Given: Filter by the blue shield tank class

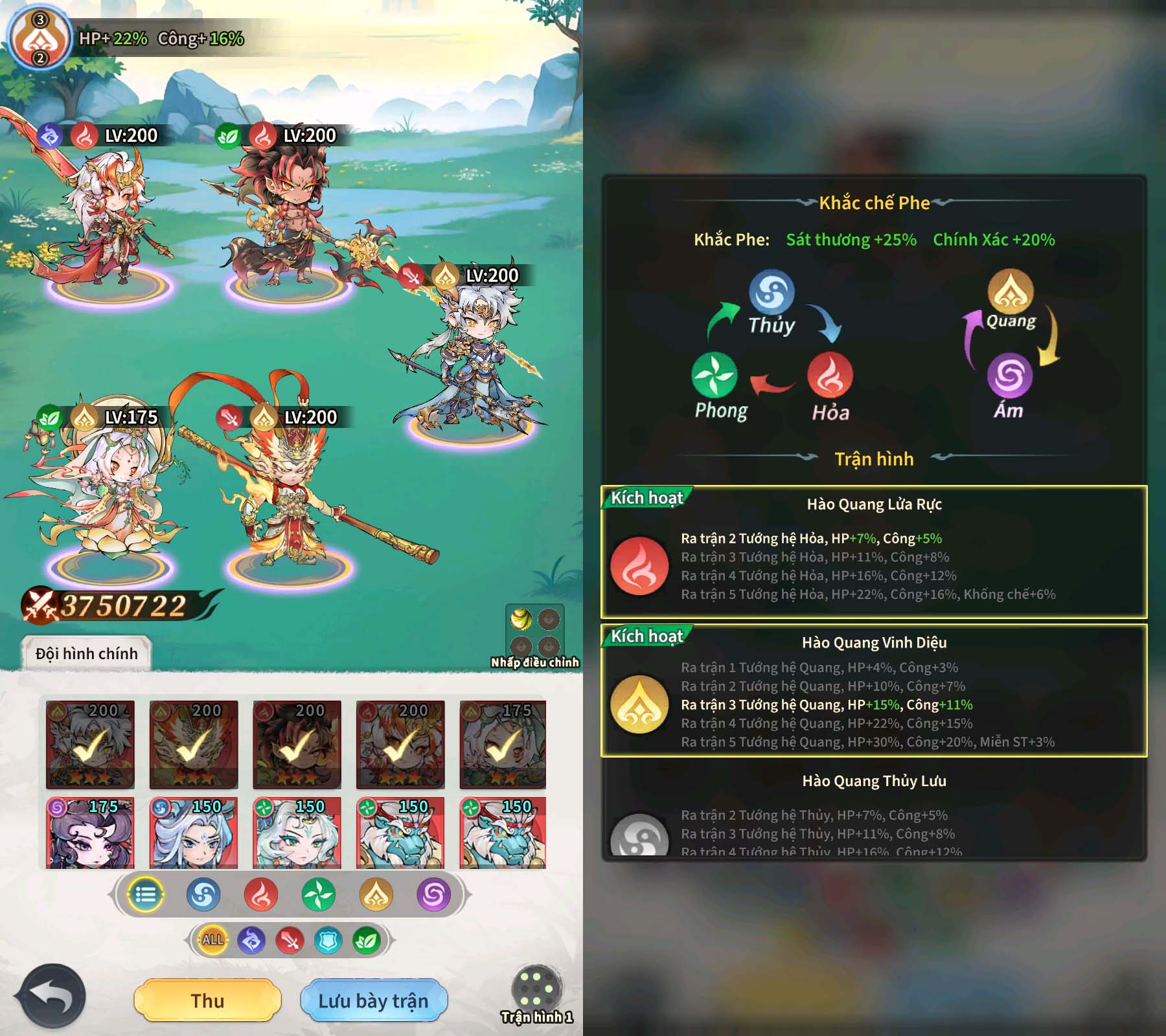Looking at the screenshot, I should (328, 940).
